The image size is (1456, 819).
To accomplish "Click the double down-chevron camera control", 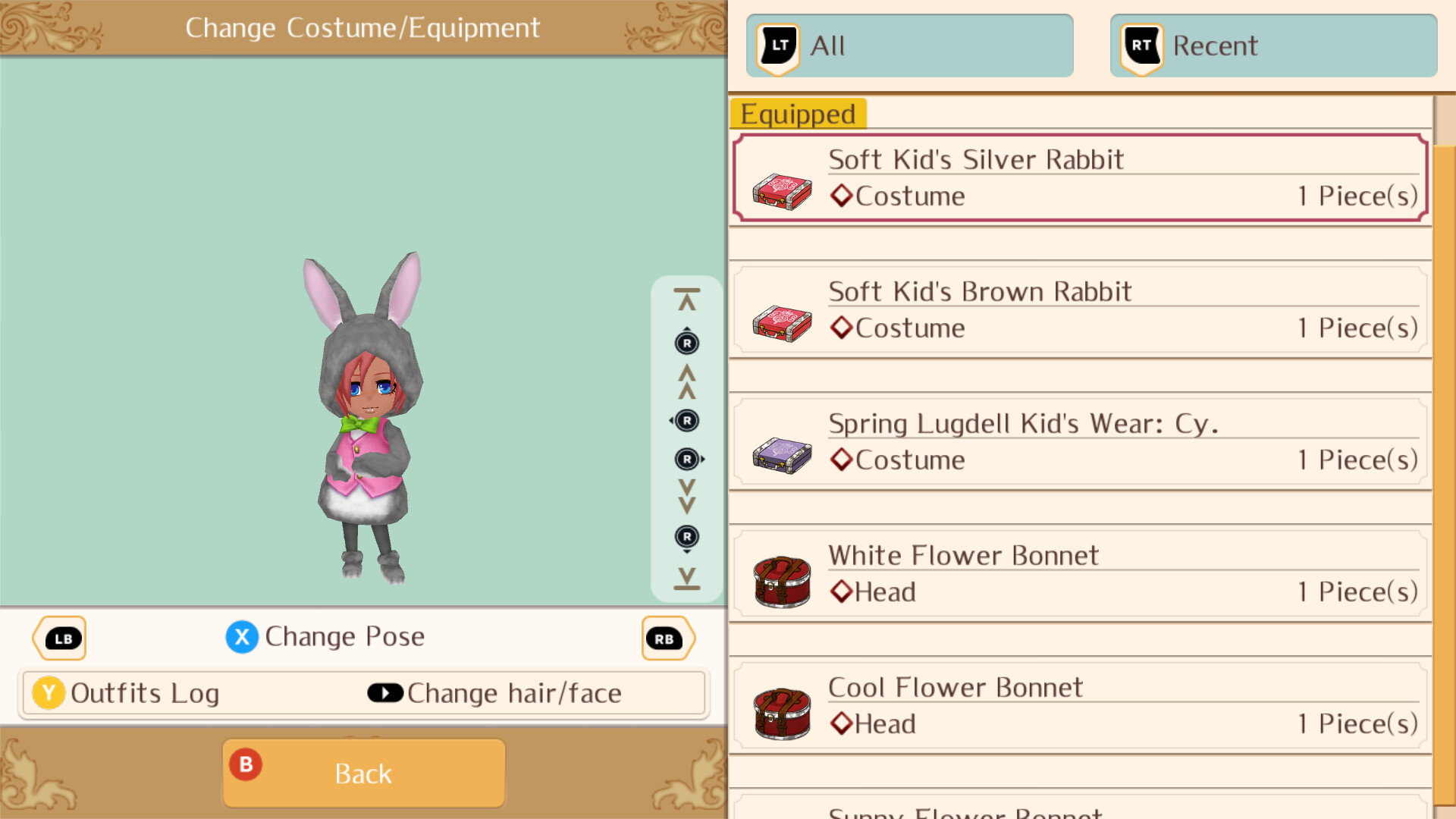I will click(x=686, y=497).
